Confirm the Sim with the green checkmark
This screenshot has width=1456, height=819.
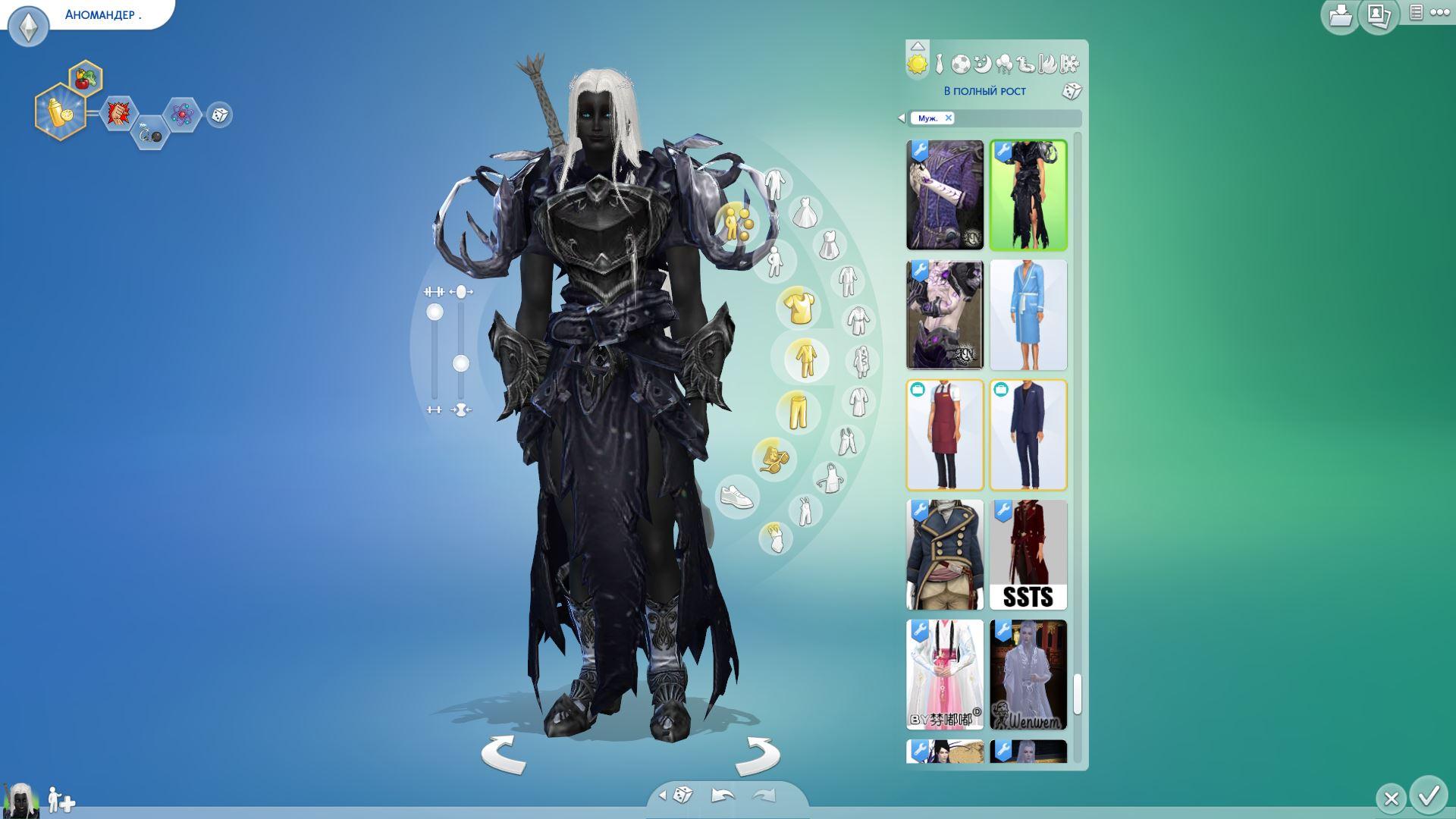coord(1429,796)
